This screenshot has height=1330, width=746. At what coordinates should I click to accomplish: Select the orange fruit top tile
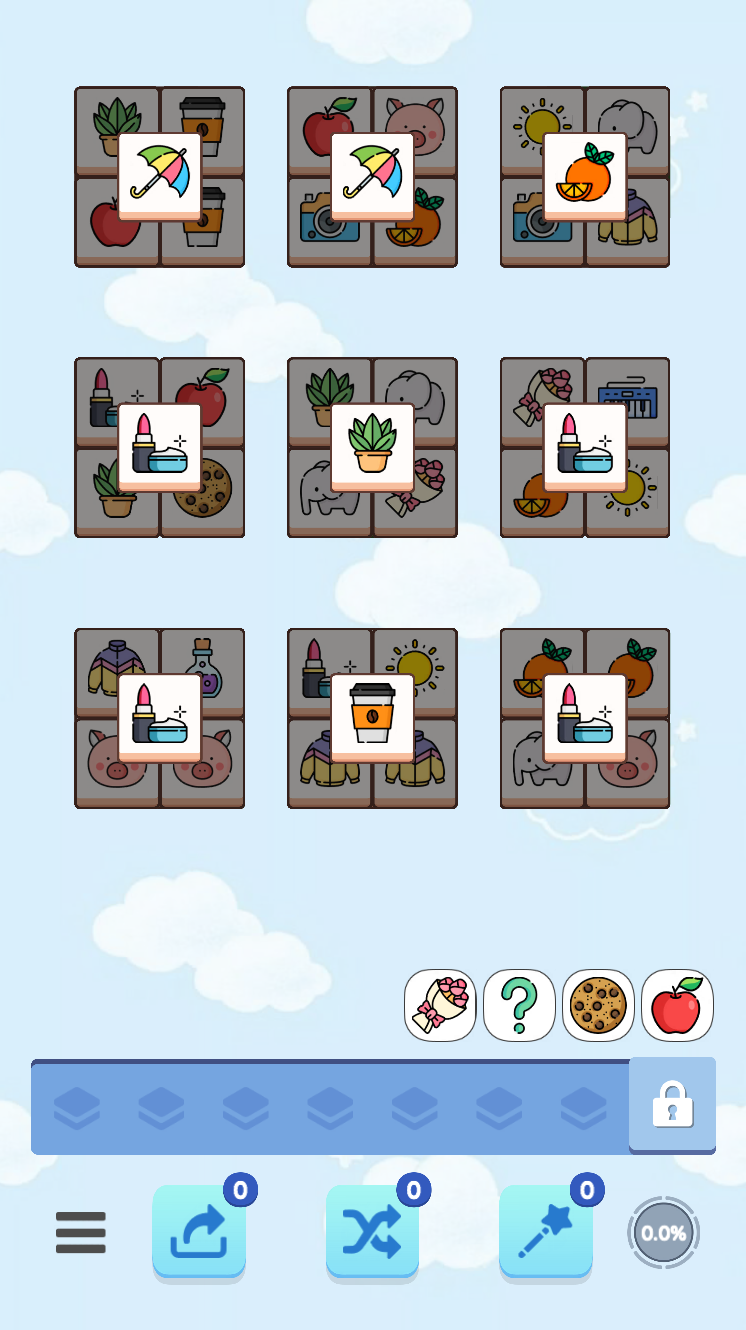[x=585, y=176]
